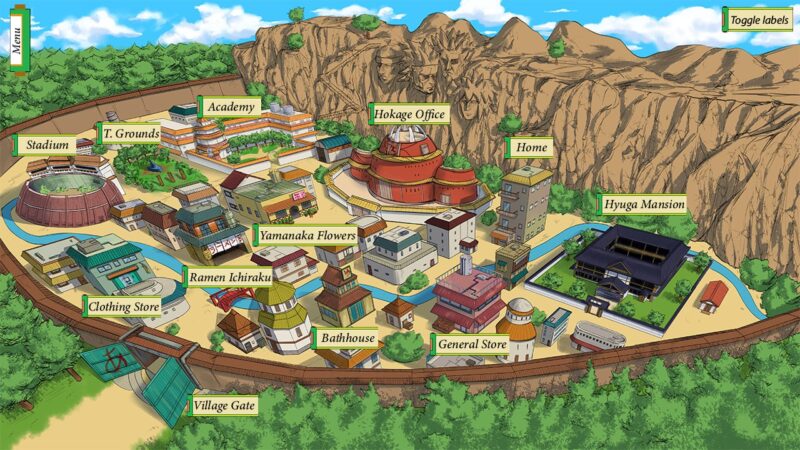Screen dimensions: 800x450
Task: Shop at the General Store
Action: tap(471, 346)
